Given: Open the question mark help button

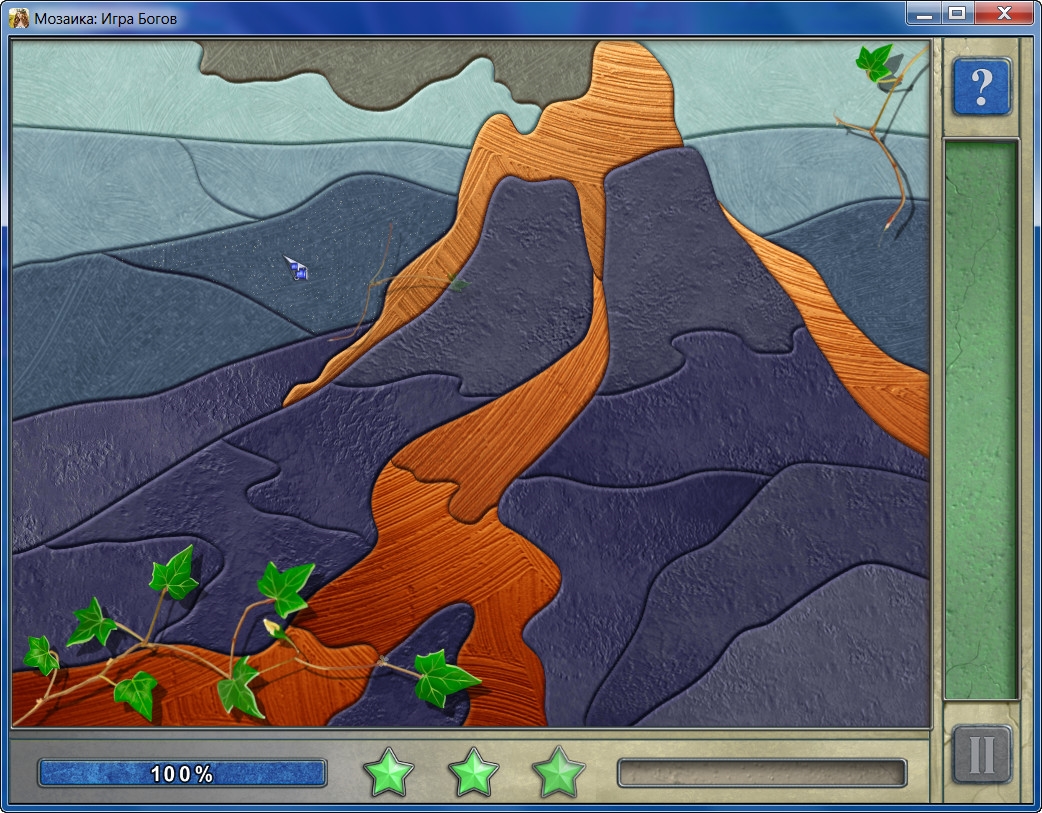Looking at the screenshot, I should tap(981, 87).
